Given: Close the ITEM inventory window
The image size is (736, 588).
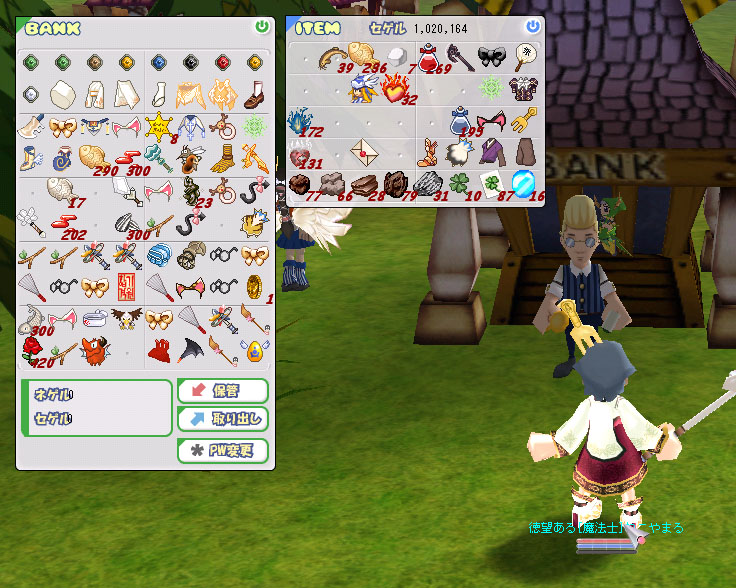Looking at the screenshot, I should (533, 27).
